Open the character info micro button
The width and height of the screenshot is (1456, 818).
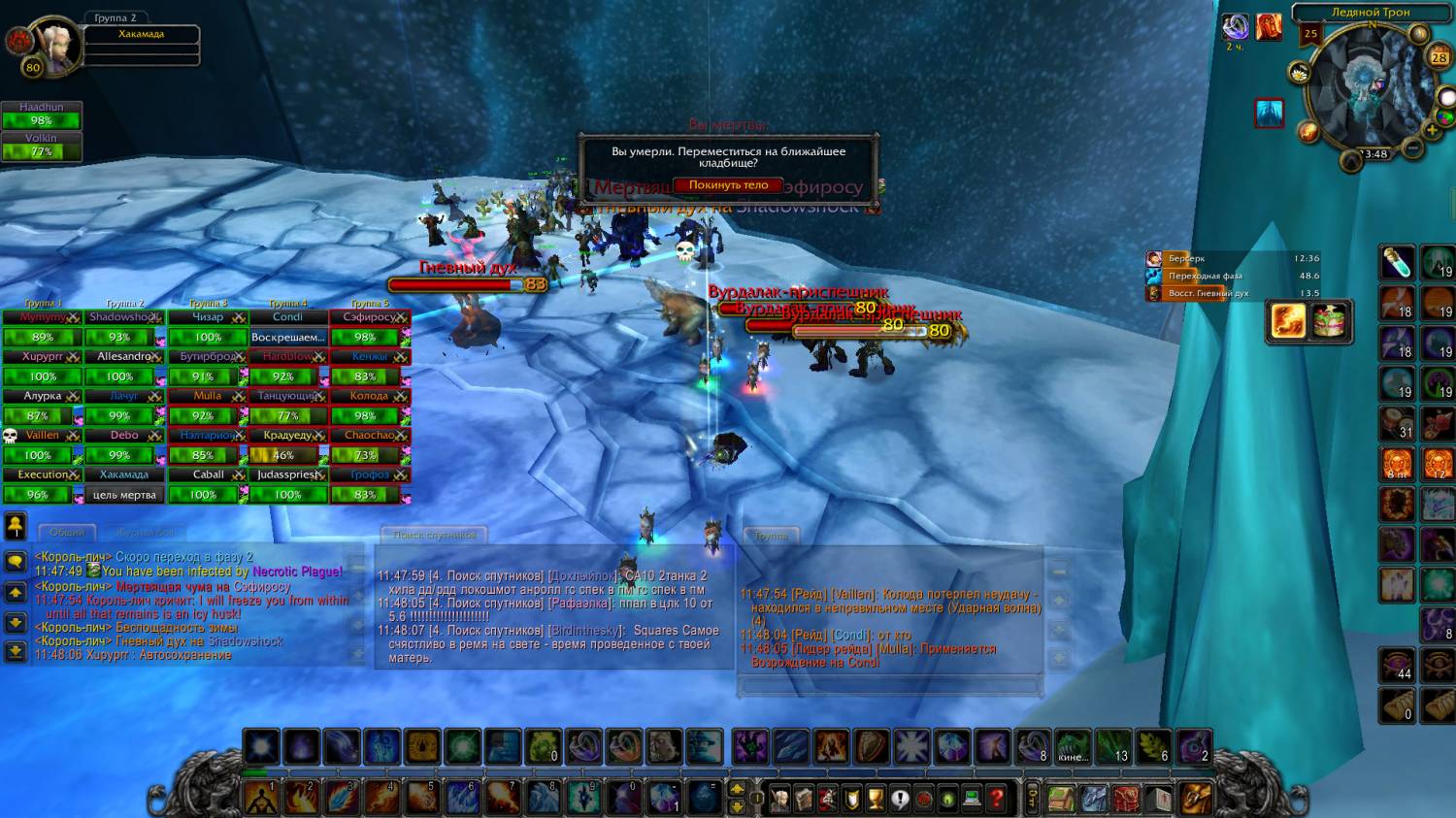coord(778,799)
